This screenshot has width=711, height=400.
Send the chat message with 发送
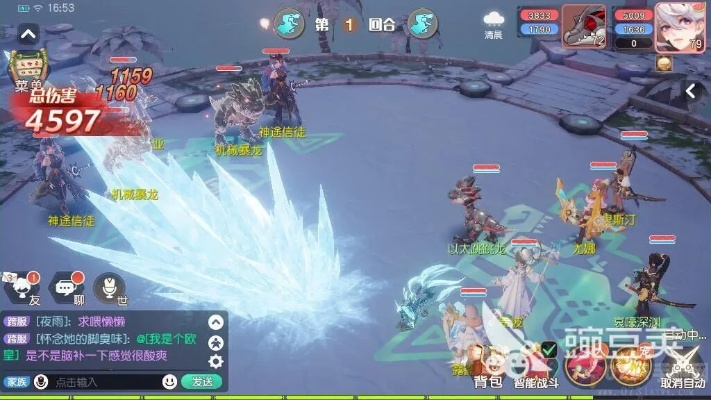pyautogui.click(x=202, y=381)
